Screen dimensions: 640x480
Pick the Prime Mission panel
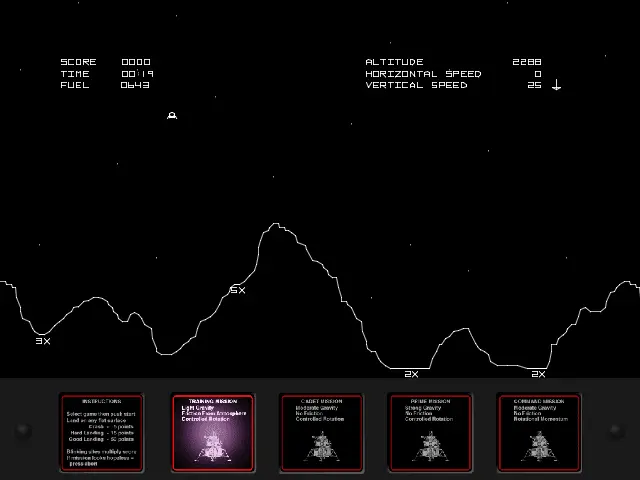[429, 432]
